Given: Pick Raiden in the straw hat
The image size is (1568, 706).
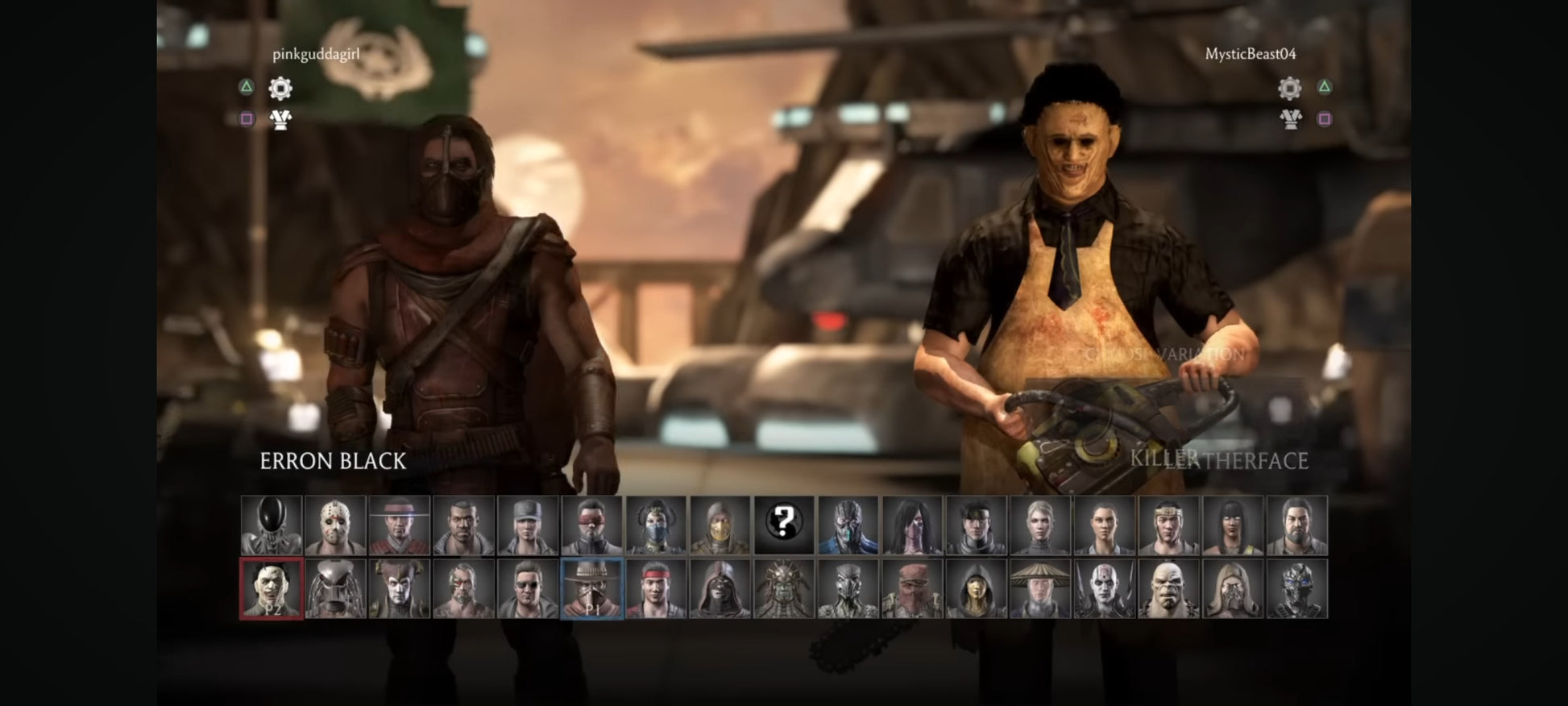Looking at the screenshot, I should (x=1040, y=589).
